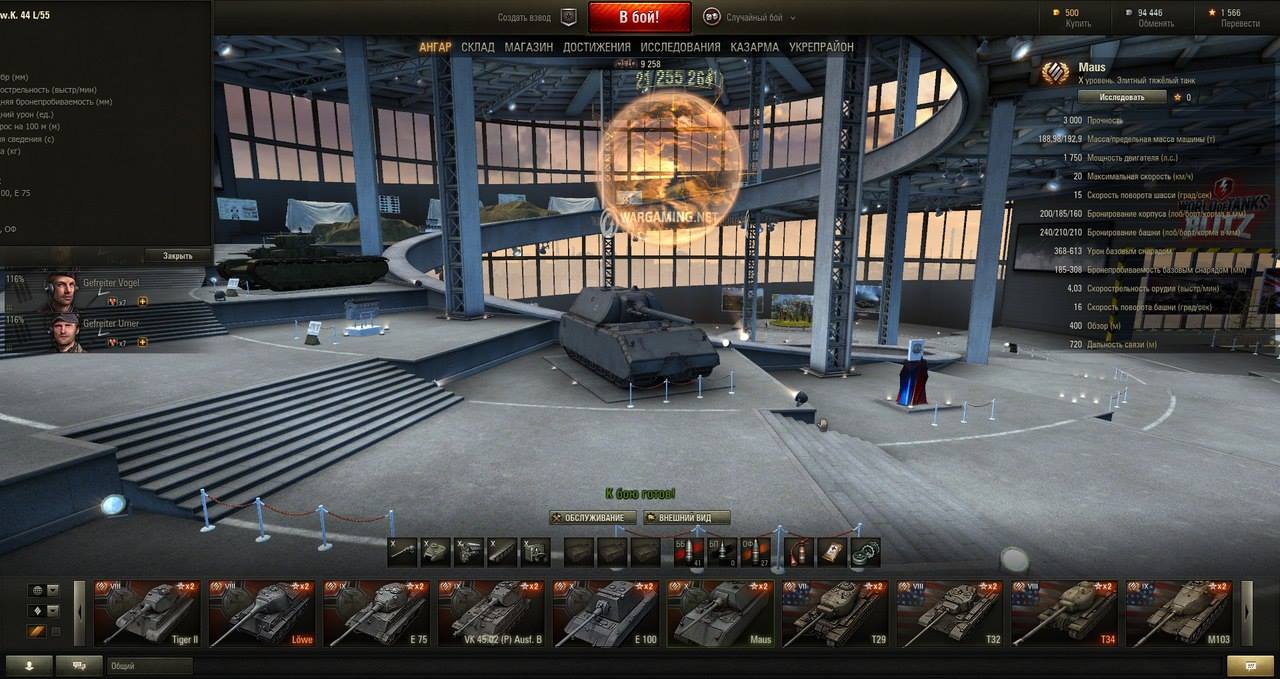Buy gold with the Купить link

1079,23
